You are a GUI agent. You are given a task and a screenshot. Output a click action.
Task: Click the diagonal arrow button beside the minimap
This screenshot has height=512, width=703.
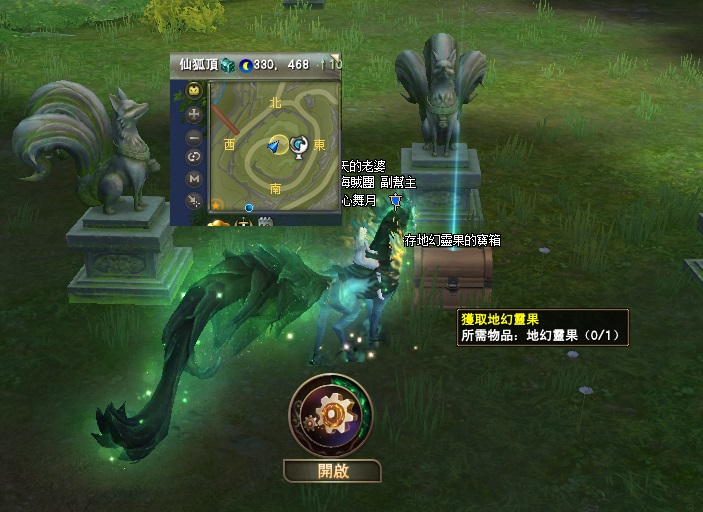(194, 199)
